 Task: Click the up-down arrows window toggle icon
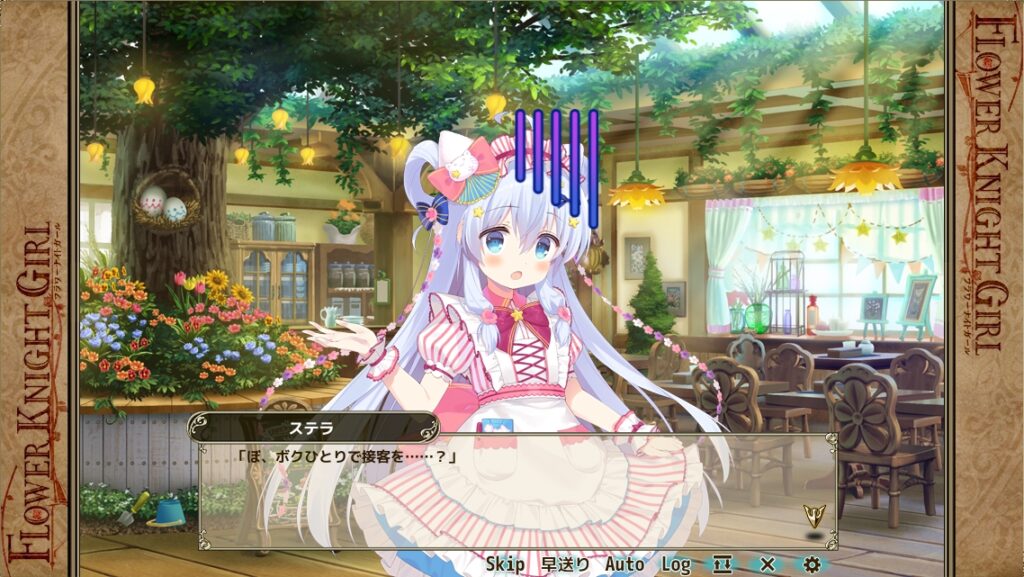[x=722, y=565]
